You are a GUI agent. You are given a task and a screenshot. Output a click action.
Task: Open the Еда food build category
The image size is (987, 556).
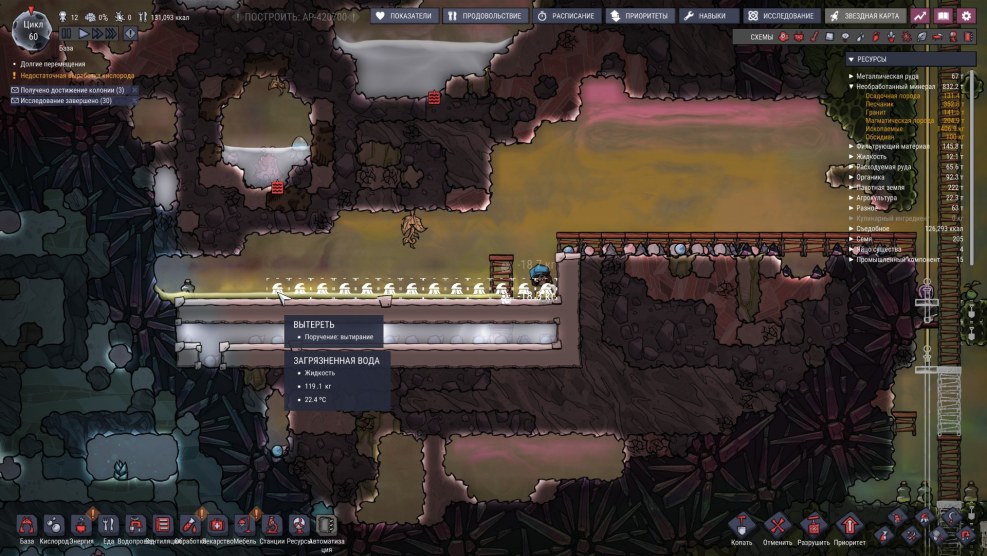point(108,527)
